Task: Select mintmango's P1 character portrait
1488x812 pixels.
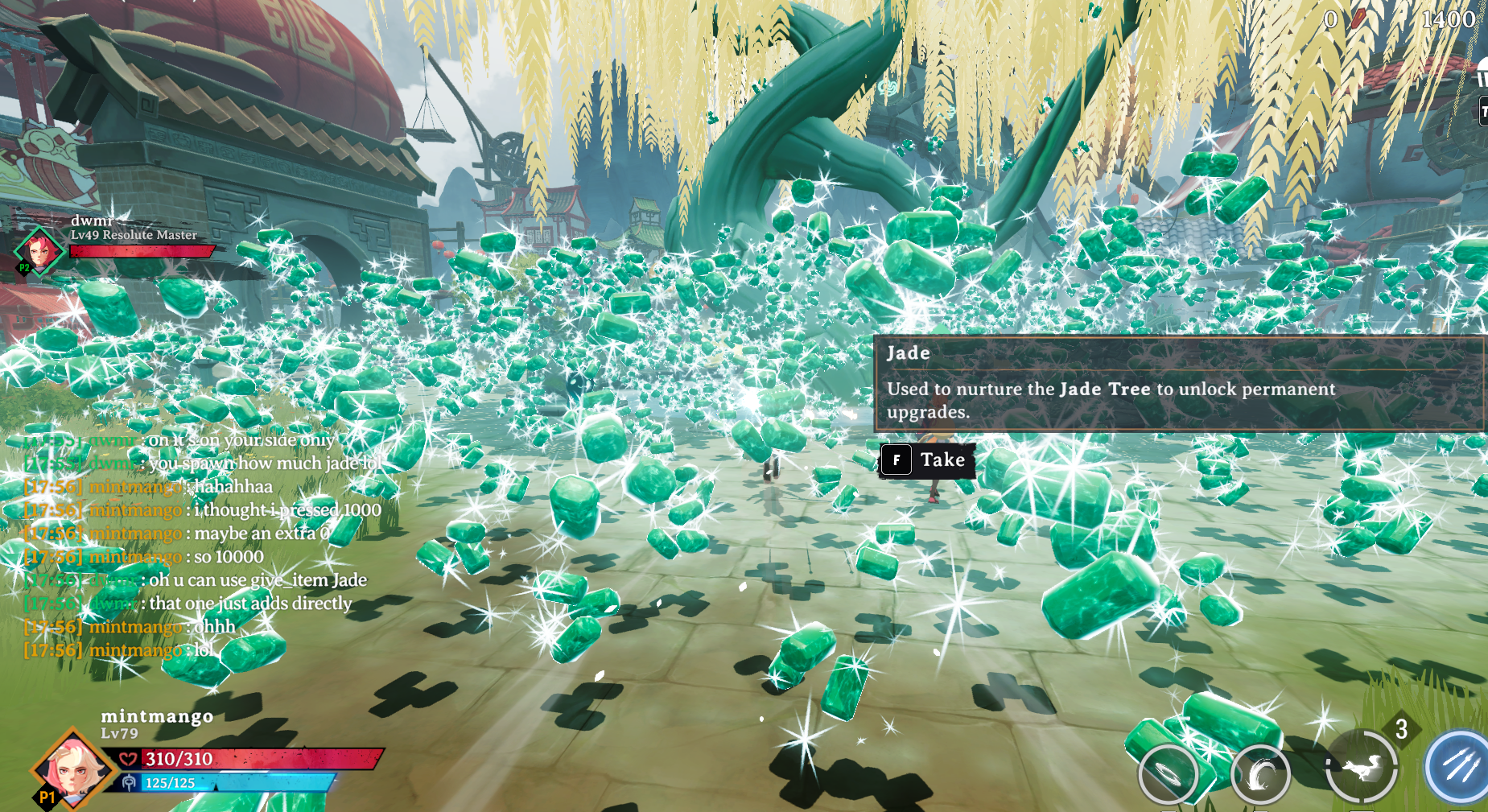Action: [72, 769]
